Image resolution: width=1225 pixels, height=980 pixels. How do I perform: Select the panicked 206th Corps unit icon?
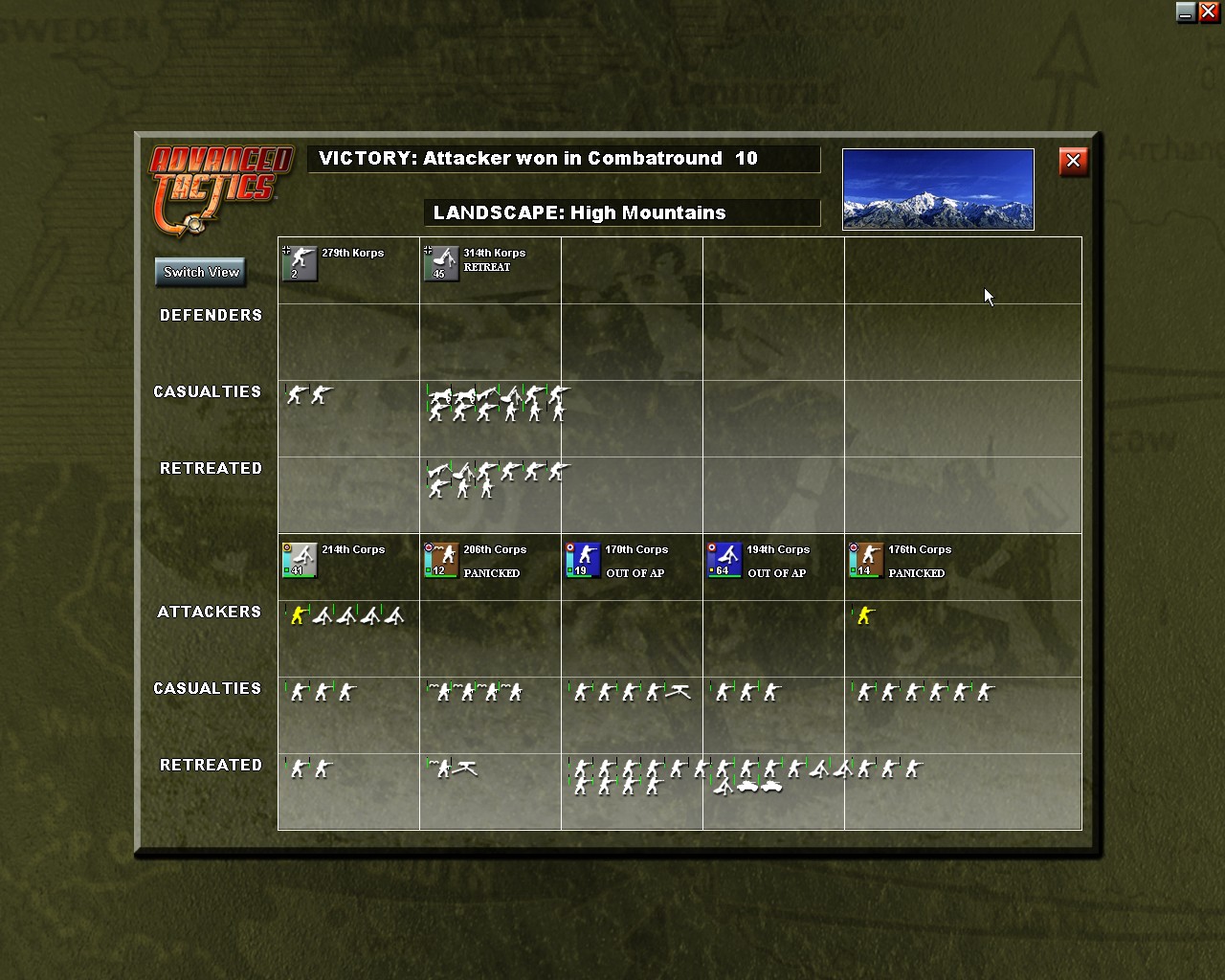coord(441,561)
